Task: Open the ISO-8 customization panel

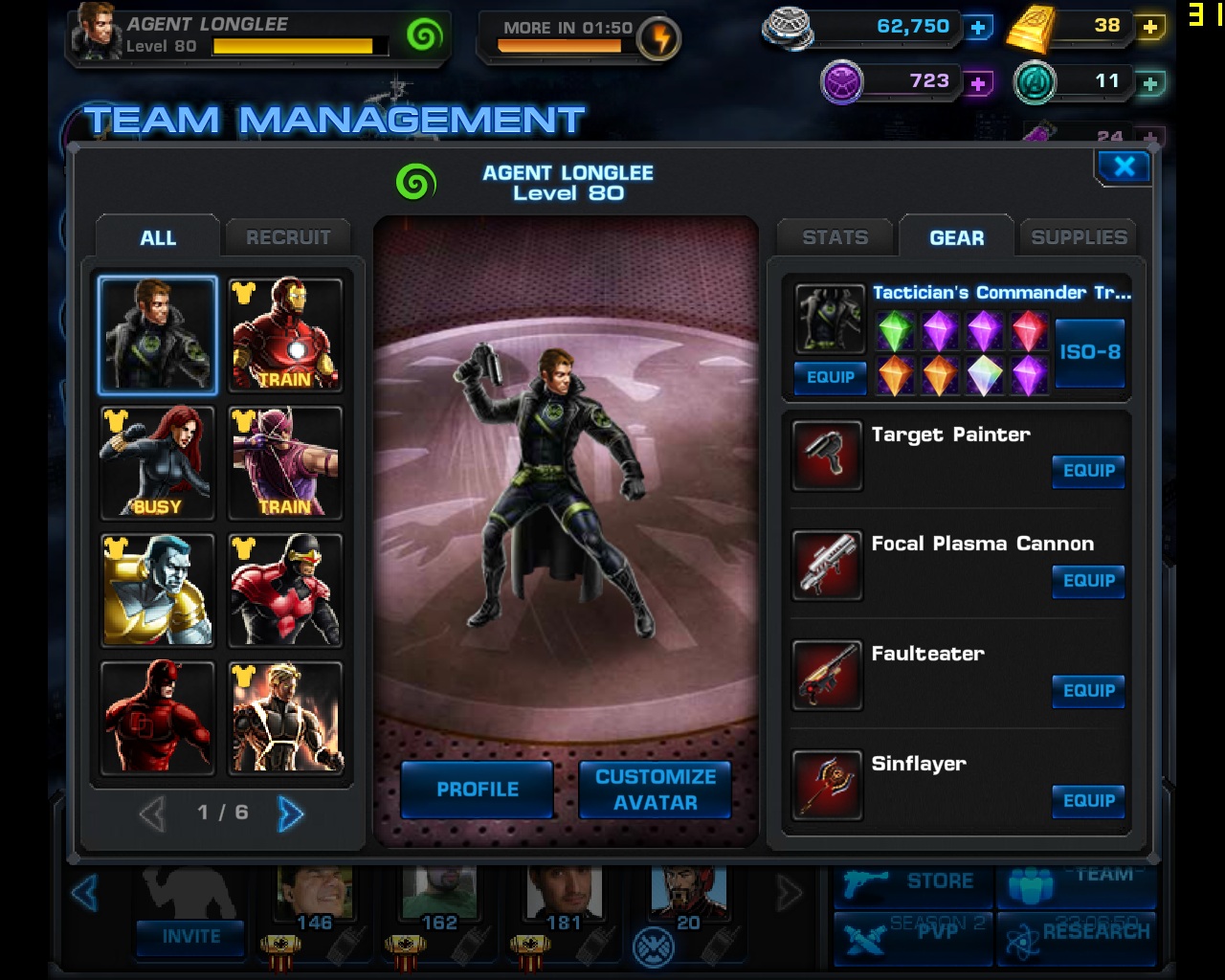Action: (1089, 351)
